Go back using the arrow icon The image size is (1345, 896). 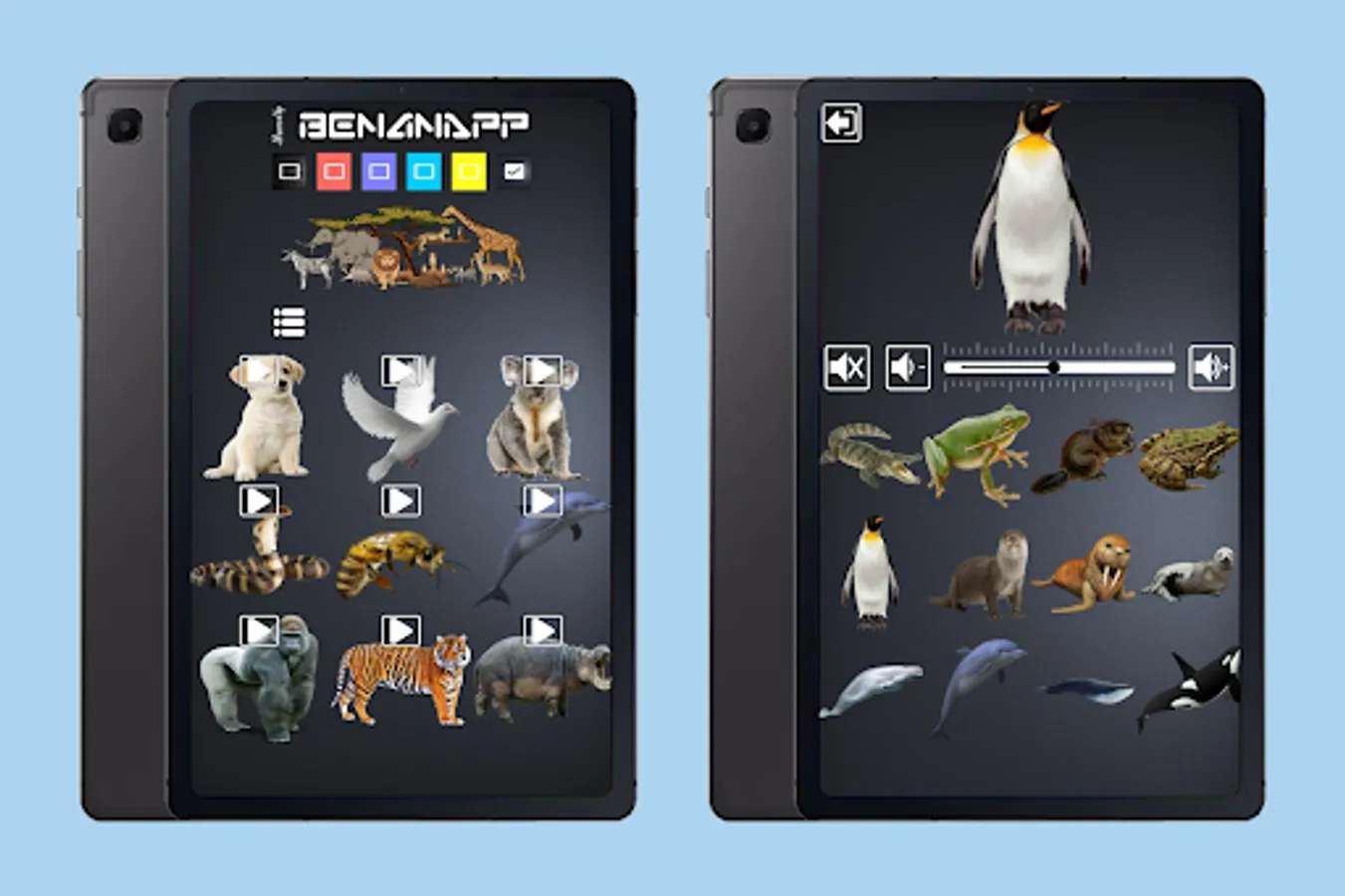(x=844, y=122)
